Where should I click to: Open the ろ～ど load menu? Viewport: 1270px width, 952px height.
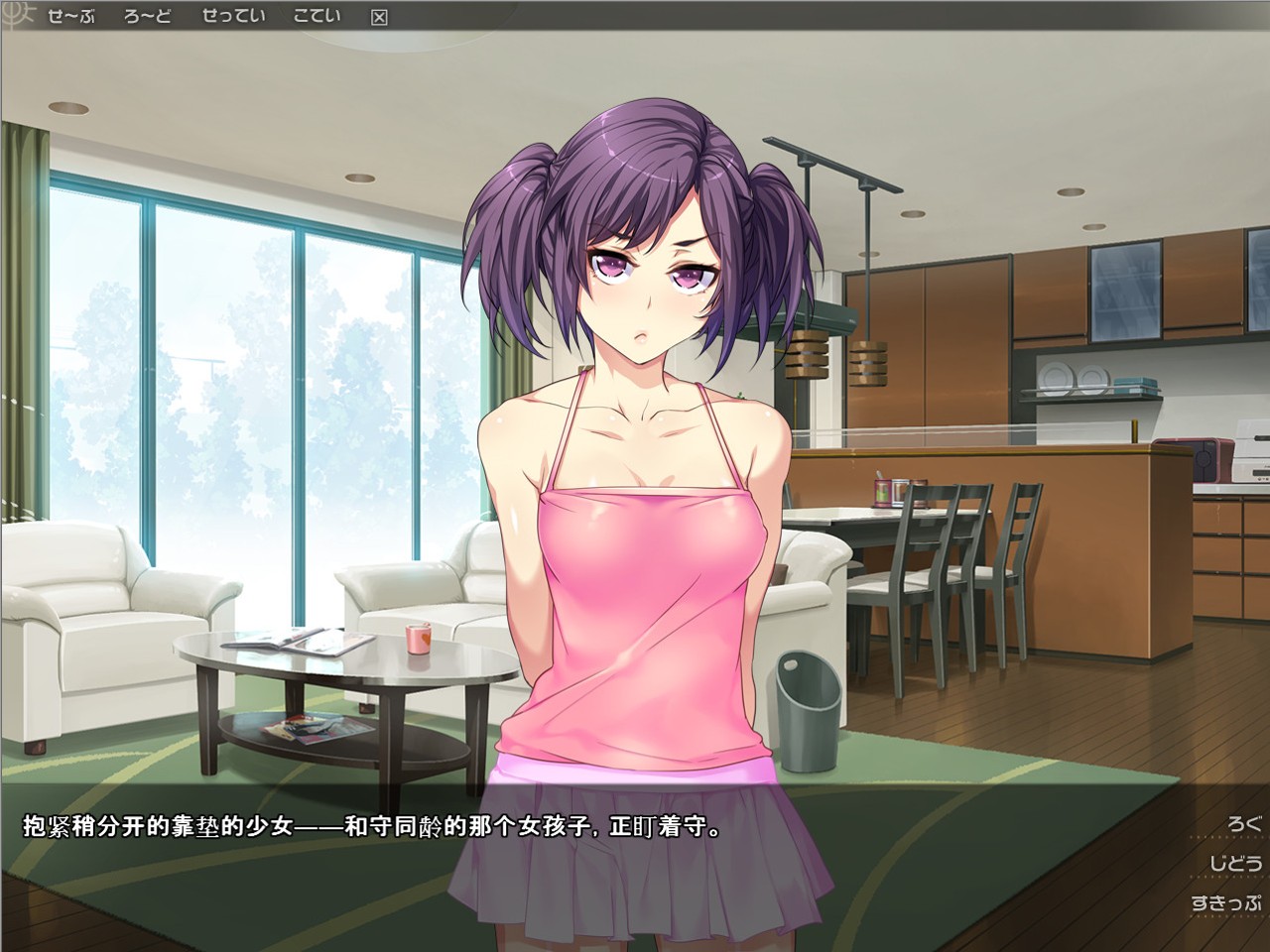pyautogui.click(x=148, y=16)
